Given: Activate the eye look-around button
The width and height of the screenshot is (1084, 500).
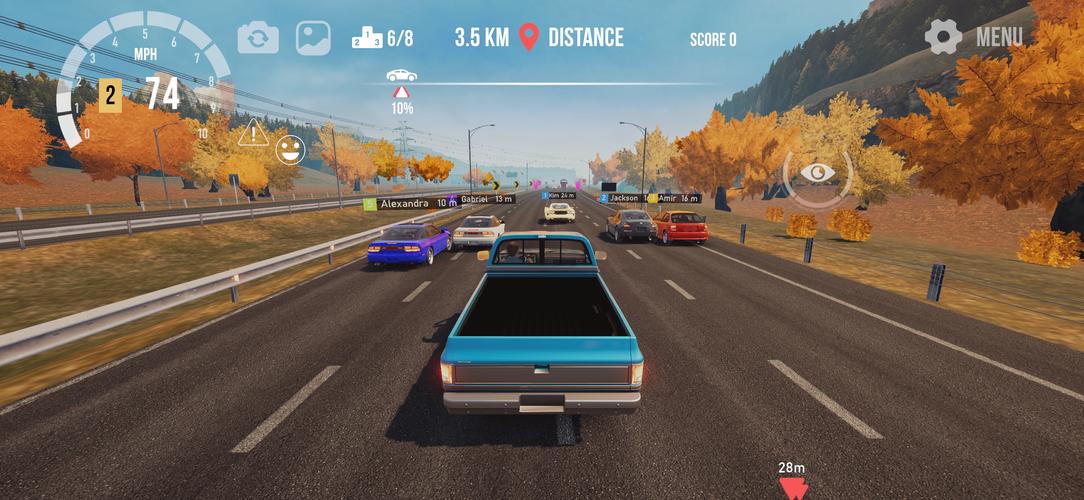Looking at the screenshot, I should (818, 174).
